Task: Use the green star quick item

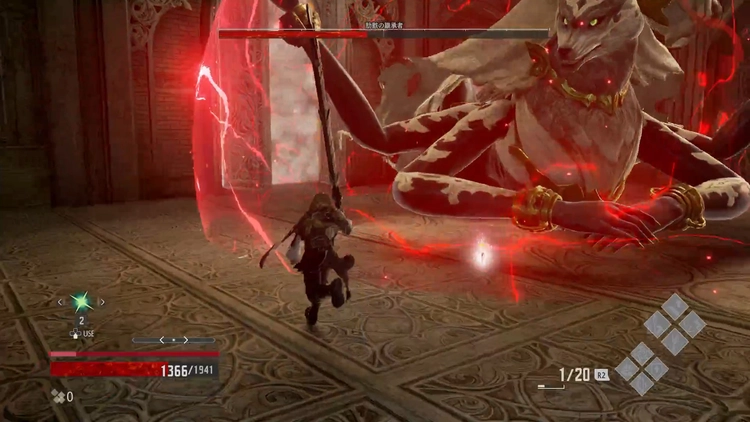Action: pyautogui.click(x=81, y=302)
